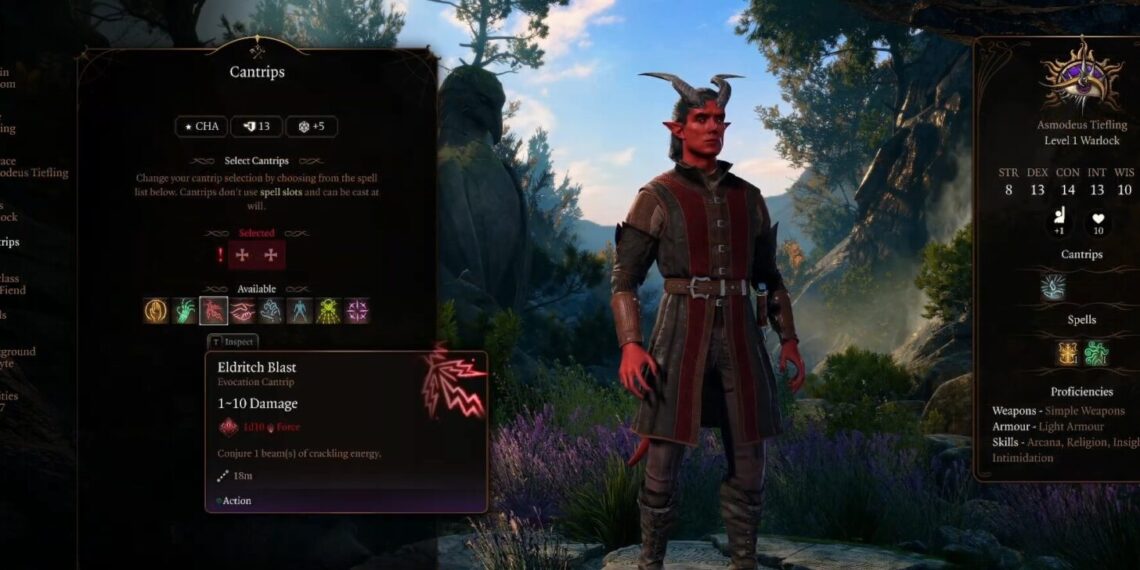Image resolution: width=1140 pixels, height=570 pixels.
Task: Click the orange spell icon in summary panel
Action: tap(1067, 353)
